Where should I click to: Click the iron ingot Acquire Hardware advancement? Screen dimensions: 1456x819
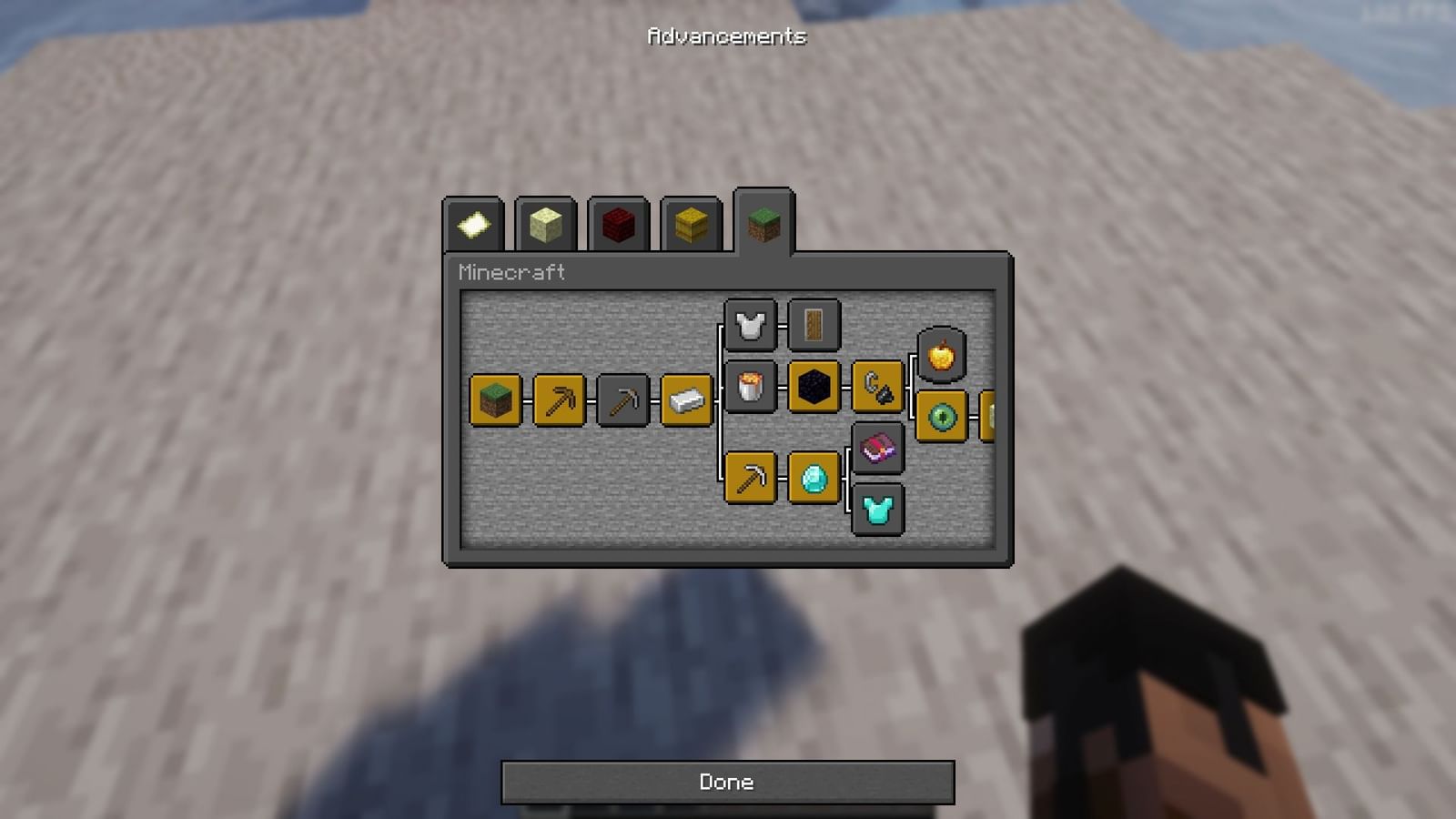click(686, 400)
